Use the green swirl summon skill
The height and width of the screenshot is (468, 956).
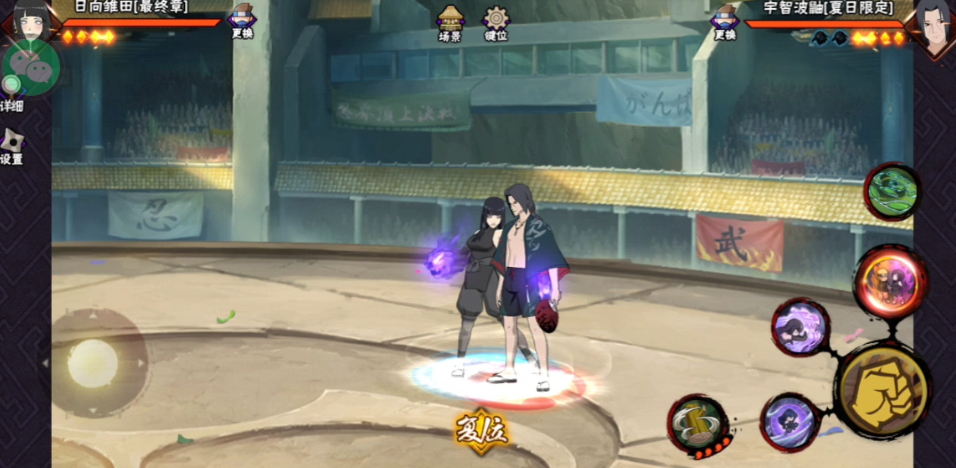pyautogui.click(x=891, y=191)
